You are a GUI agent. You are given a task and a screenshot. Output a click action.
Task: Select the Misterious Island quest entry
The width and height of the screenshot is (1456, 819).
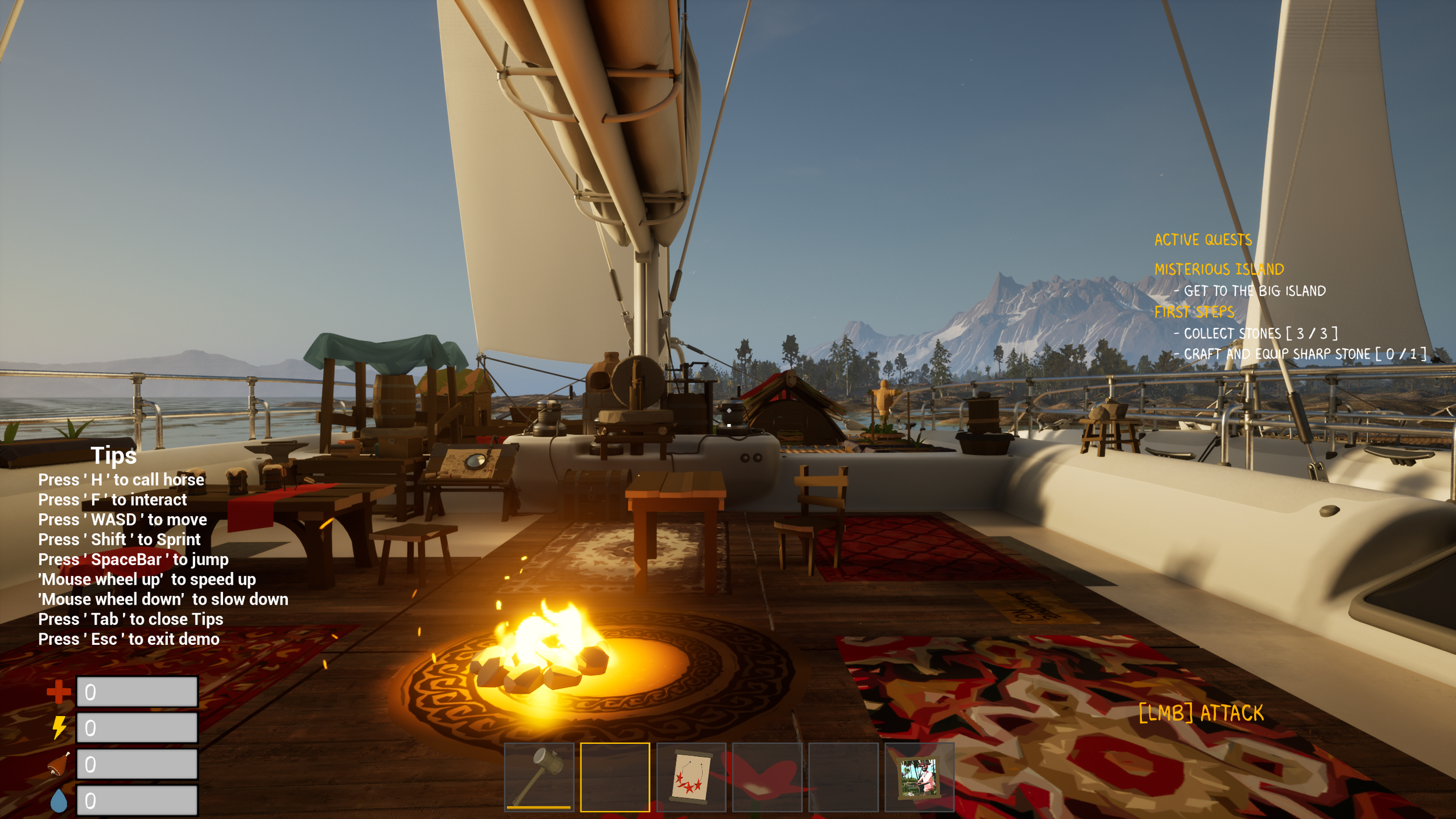[x=1219, y=269]
